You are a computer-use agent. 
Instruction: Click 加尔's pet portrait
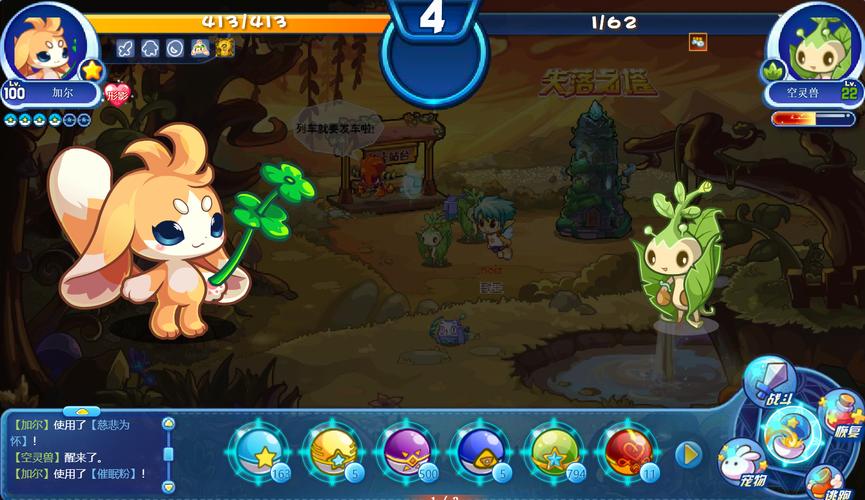(x=45, y=45)
